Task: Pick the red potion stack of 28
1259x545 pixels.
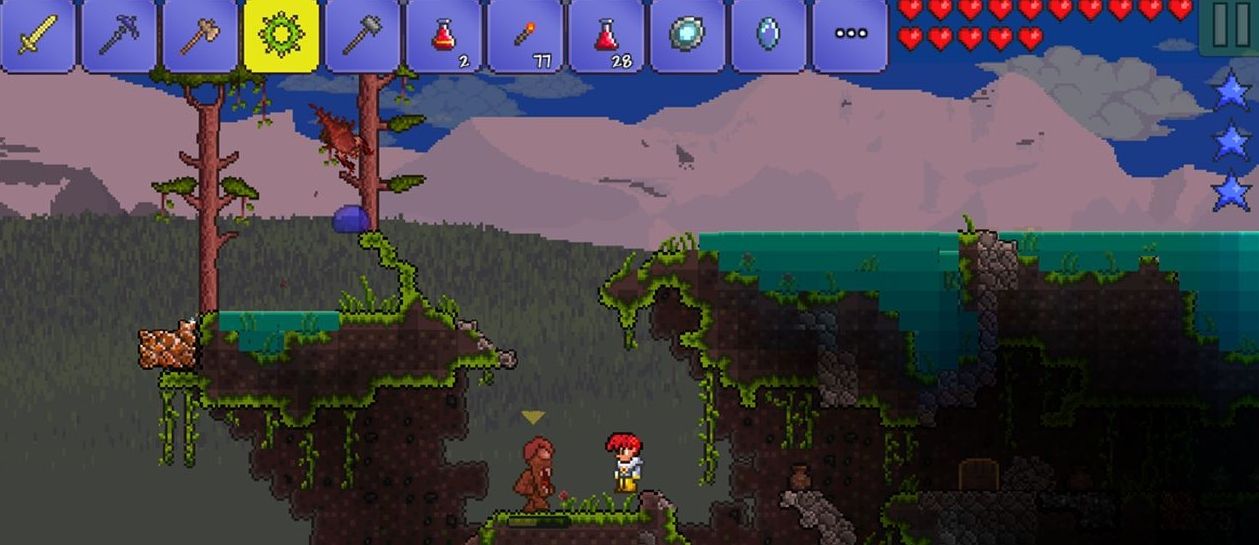Action: (x=606, y=35)
